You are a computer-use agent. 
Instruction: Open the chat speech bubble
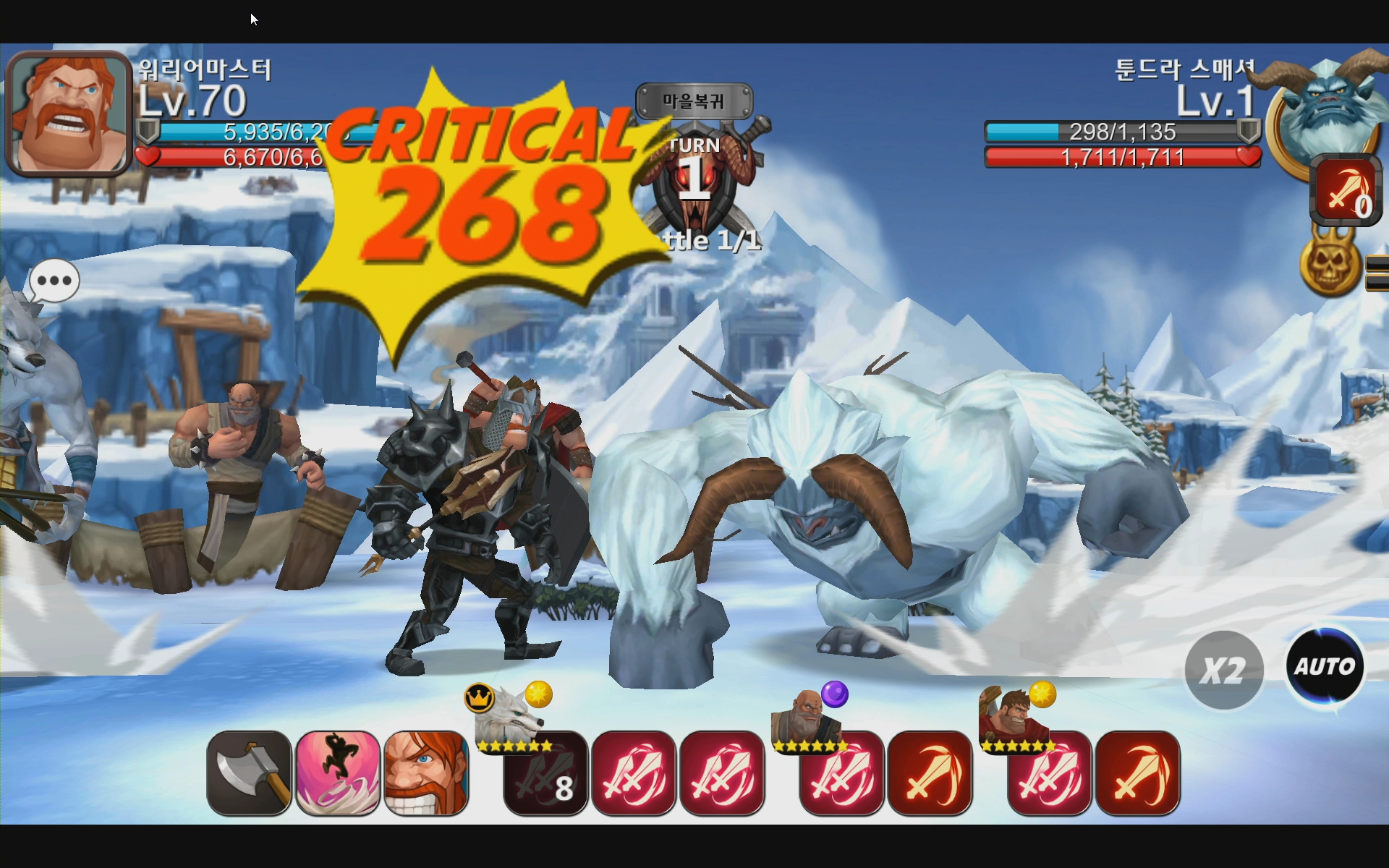click(54, 281)
